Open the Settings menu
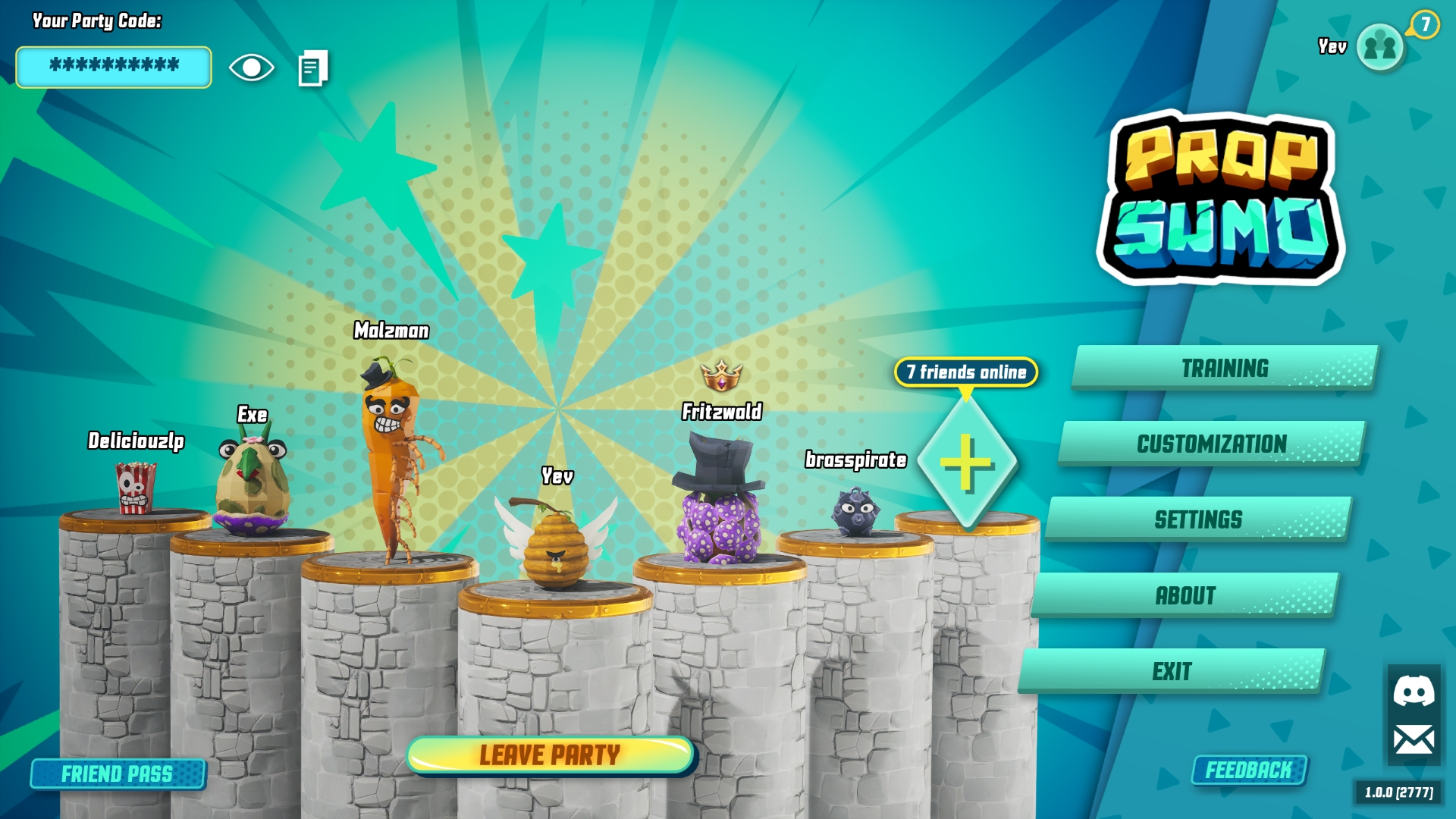The height and width of the screenshot is (819, 1456). (x=1198, y=519)
